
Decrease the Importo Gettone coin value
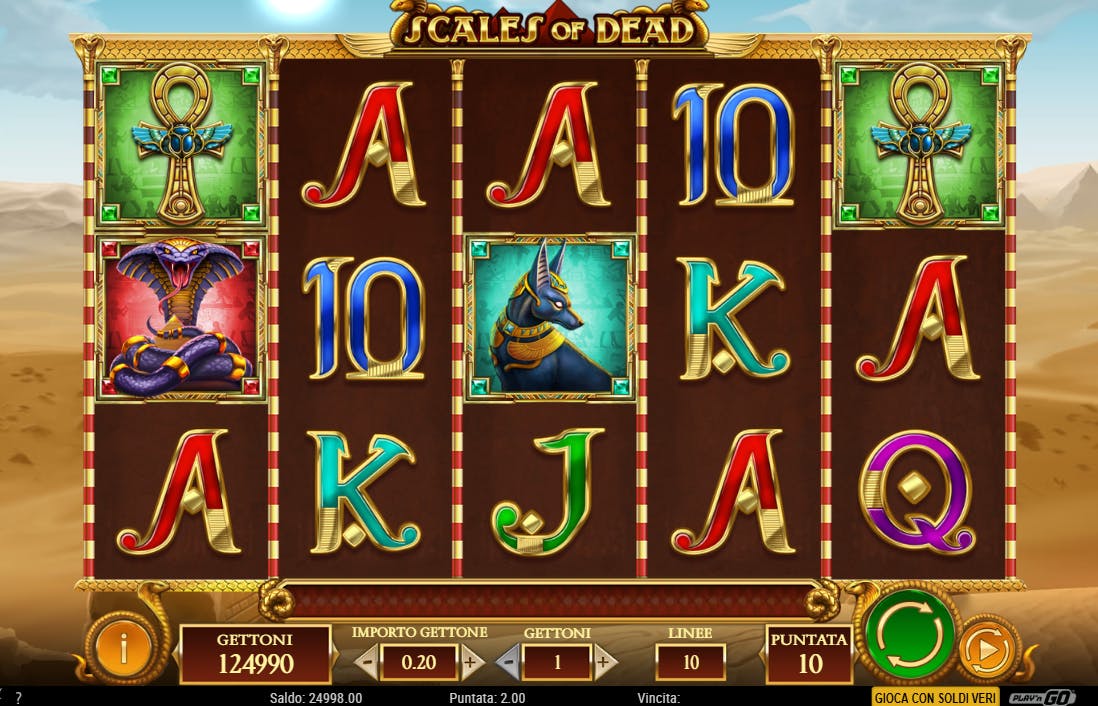367,662
